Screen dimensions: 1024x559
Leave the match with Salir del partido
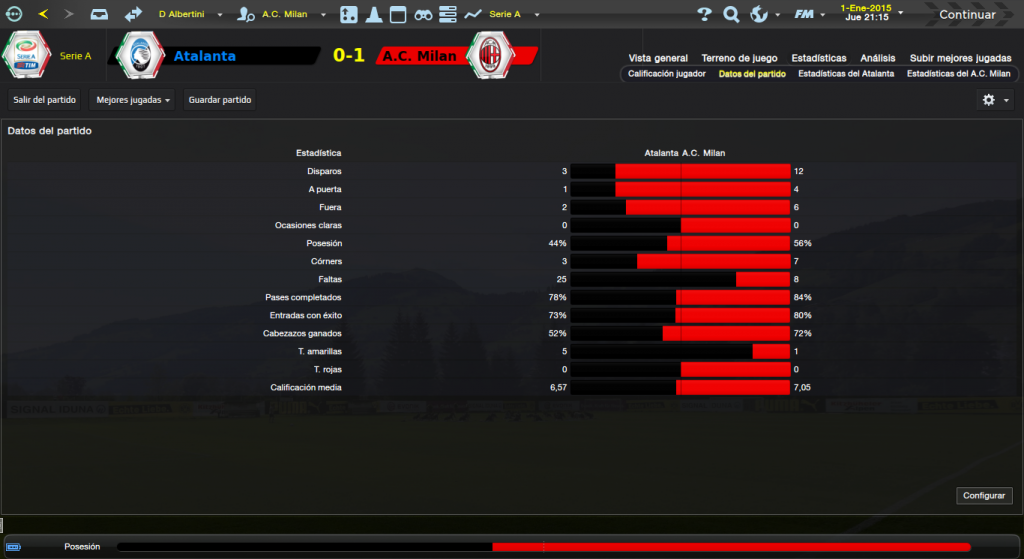(44, 100)
